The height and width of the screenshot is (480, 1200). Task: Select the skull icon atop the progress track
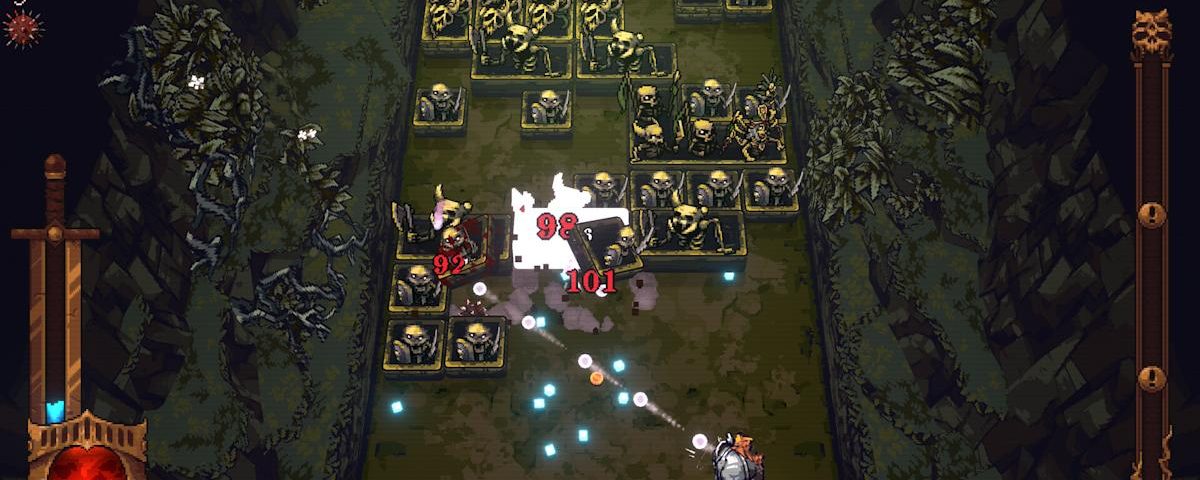tap(1151, 35)
